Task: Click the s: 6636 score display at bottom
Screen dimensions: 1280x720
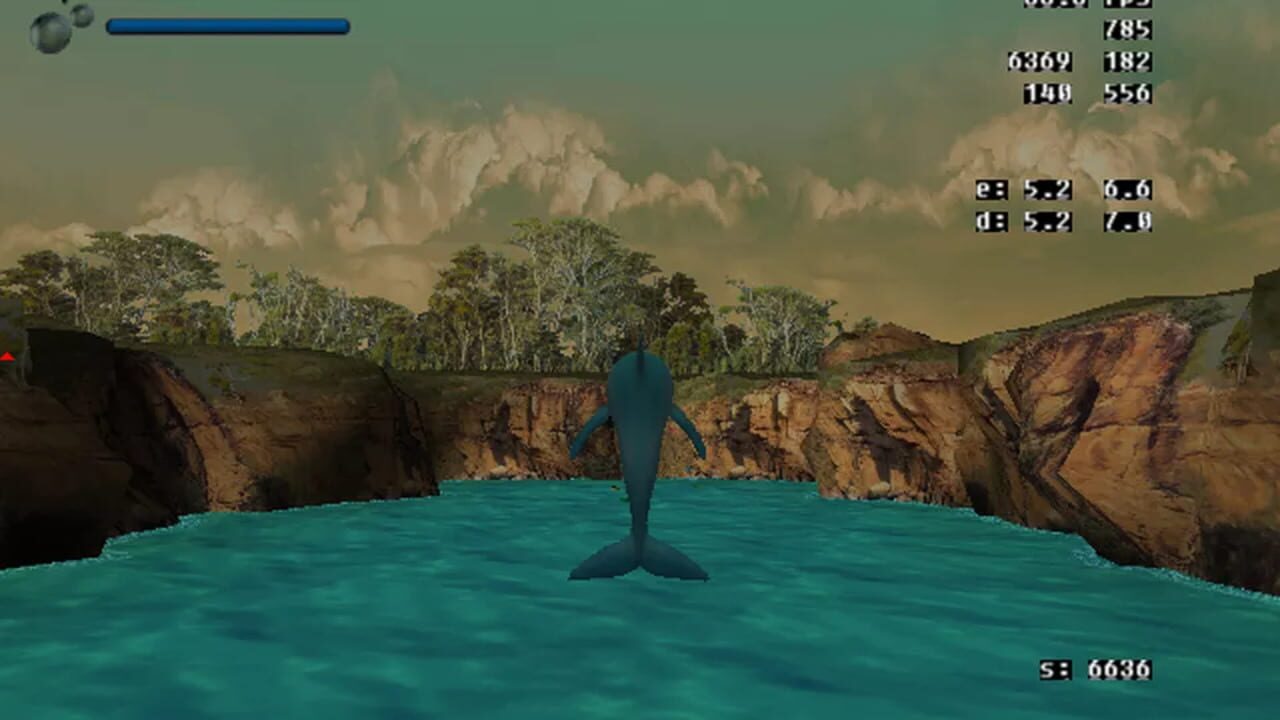Action: click(x=1095, y=669)
